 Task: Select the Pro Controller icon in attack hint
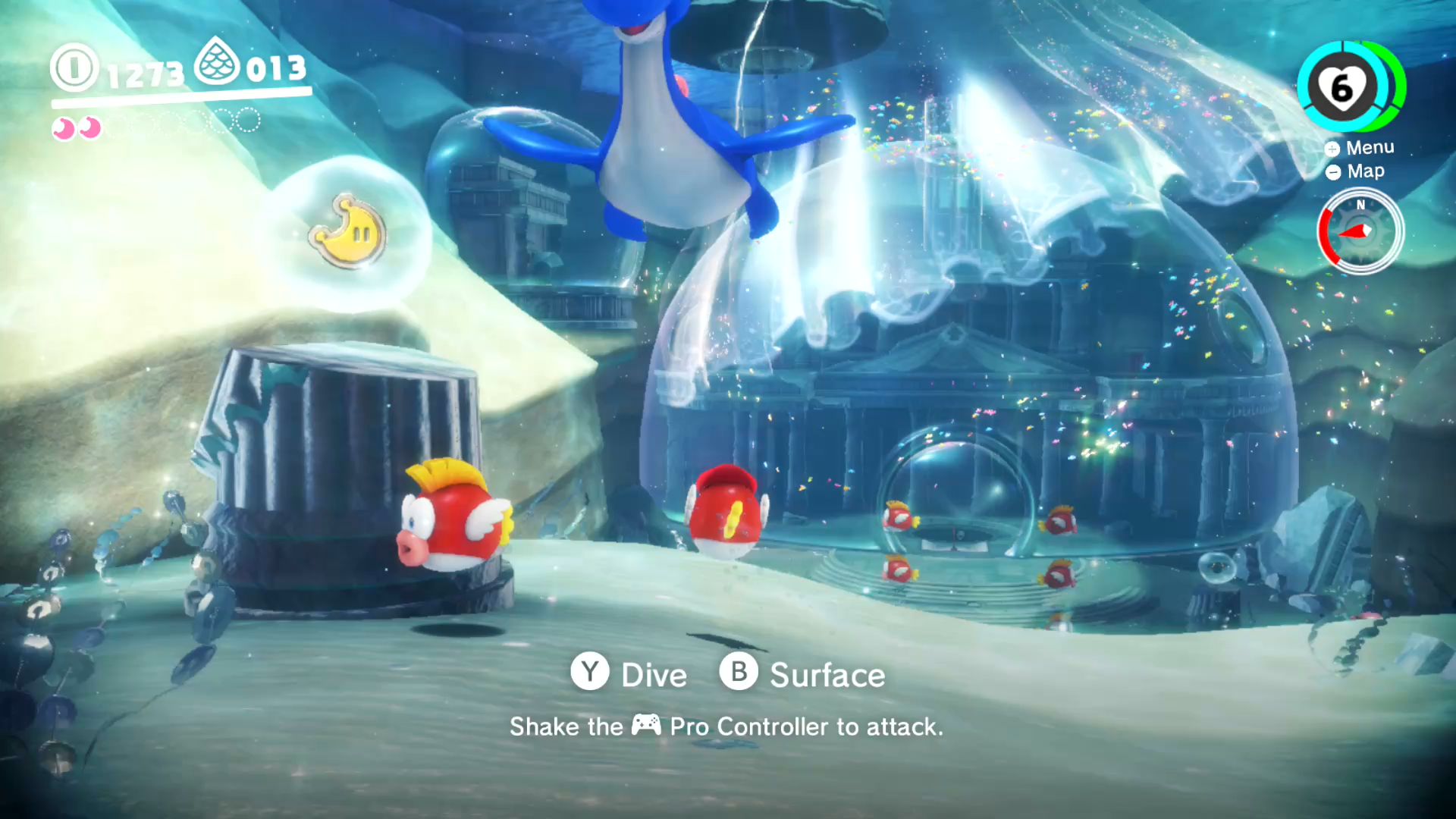click(644, 726)
